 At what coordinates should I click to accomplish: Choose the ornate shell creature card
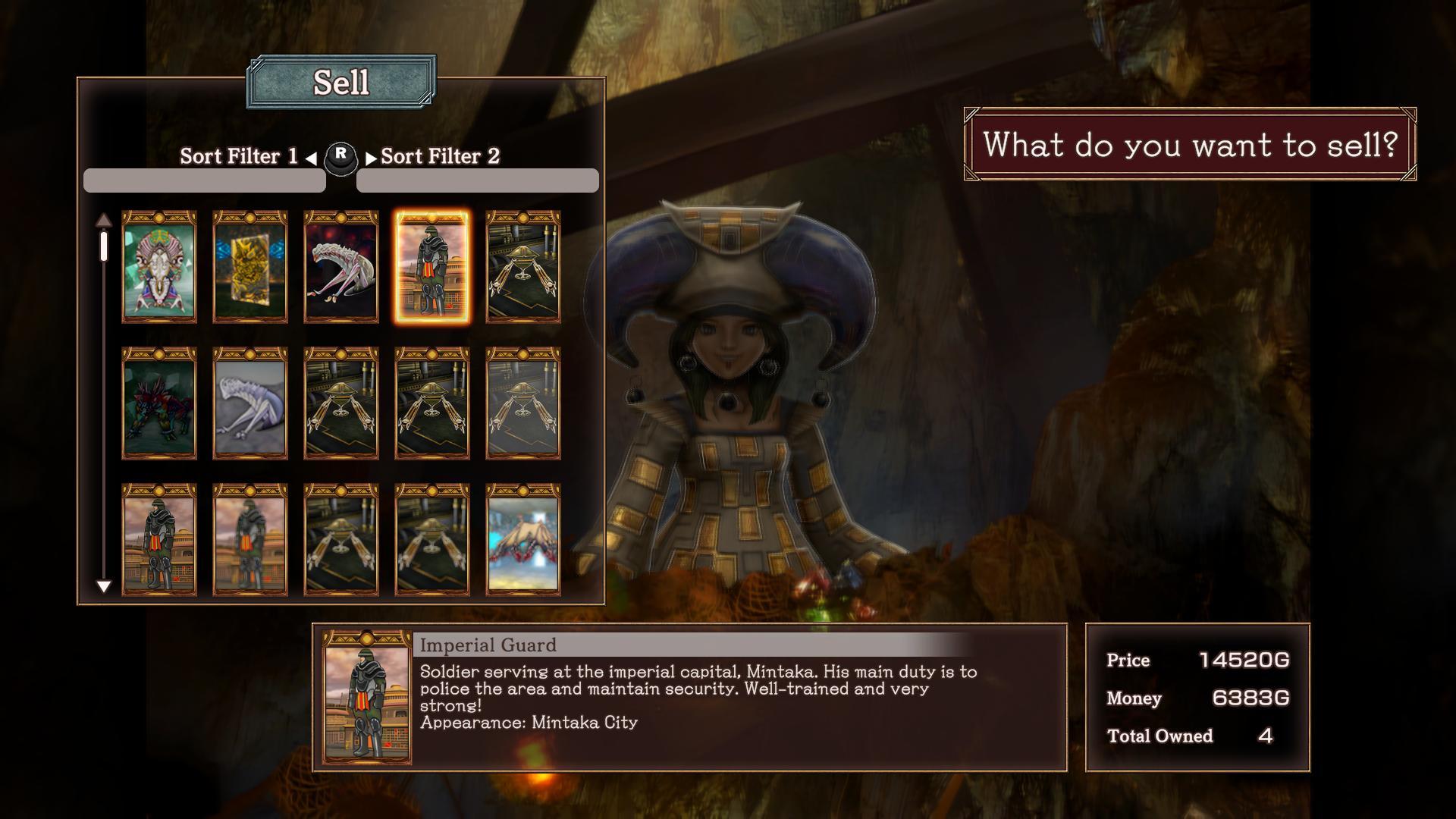(159, 267)
